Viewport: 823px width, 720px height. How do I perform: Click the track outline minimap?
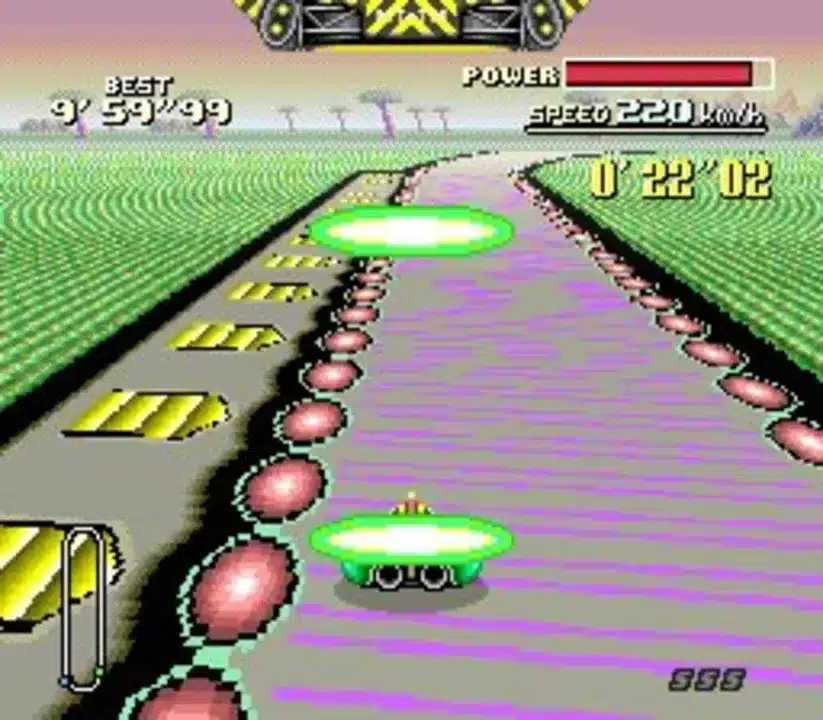83,607
